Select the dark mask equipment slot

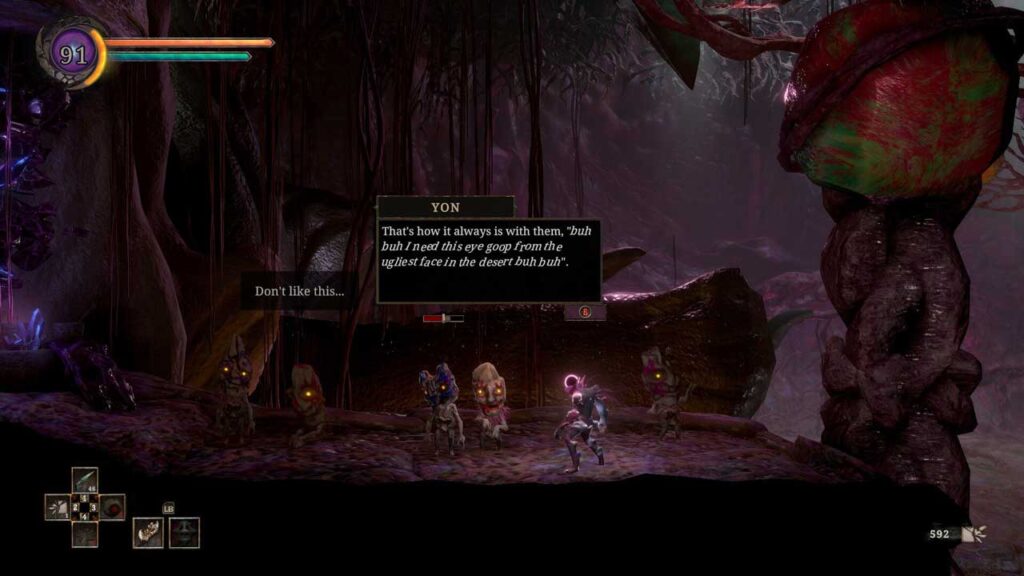(184, 532)
